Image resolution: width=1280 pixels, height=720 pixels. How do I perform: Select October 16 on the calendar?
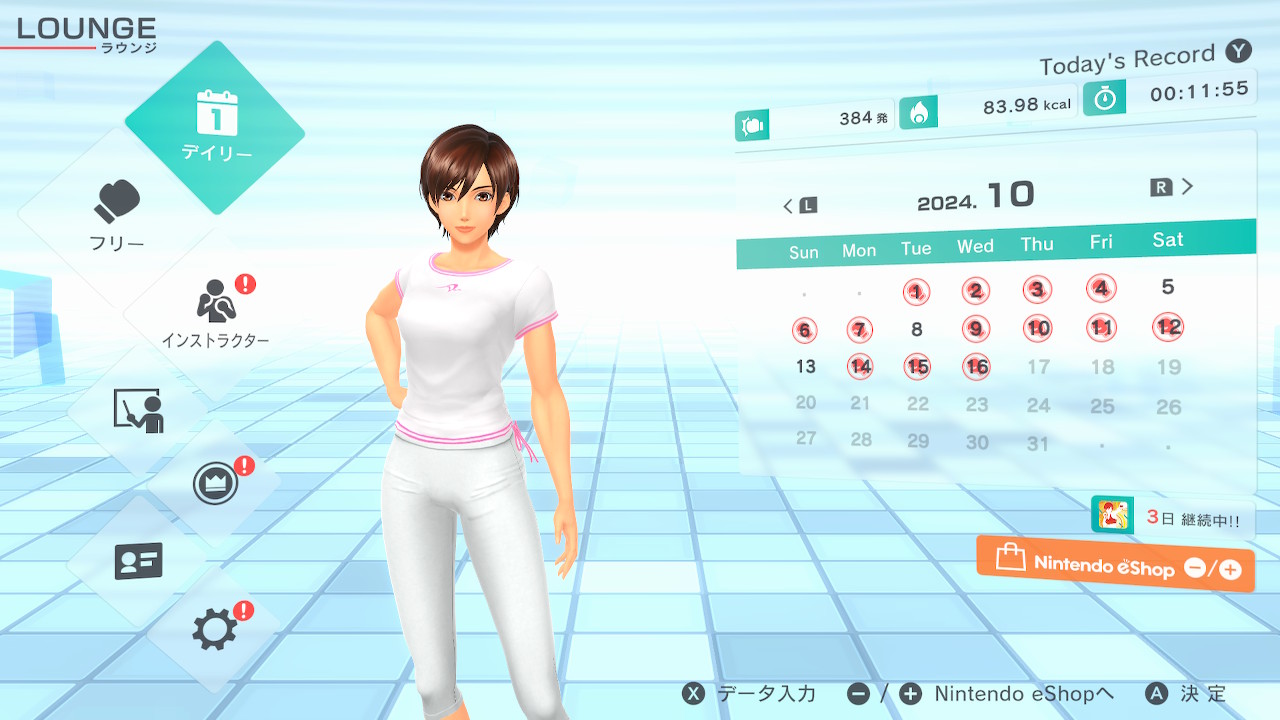(x=976, y=367)
